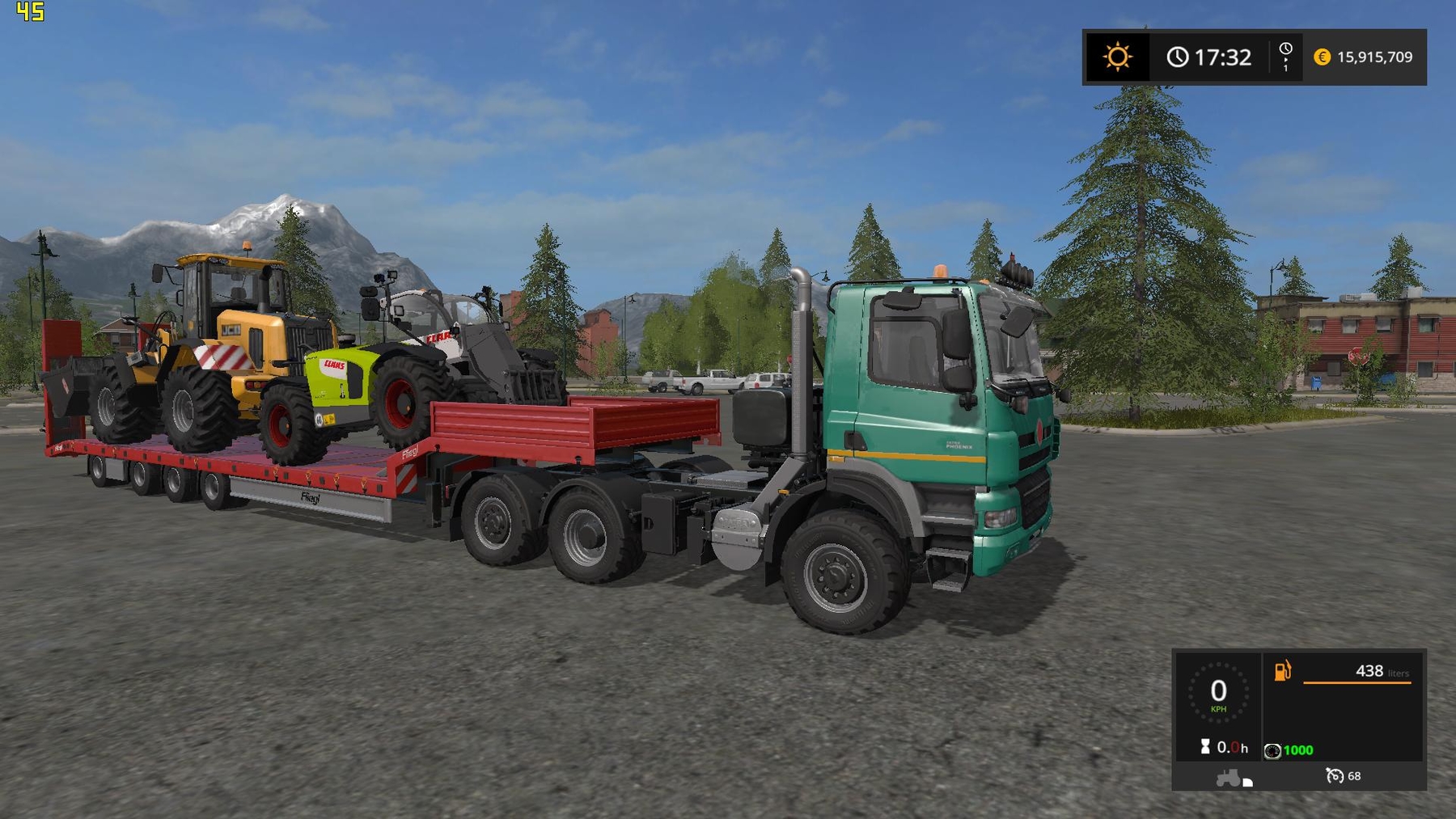Select the sun weather icon
The width and height of the screenshot is (1456, 819).
[1116, 57]
